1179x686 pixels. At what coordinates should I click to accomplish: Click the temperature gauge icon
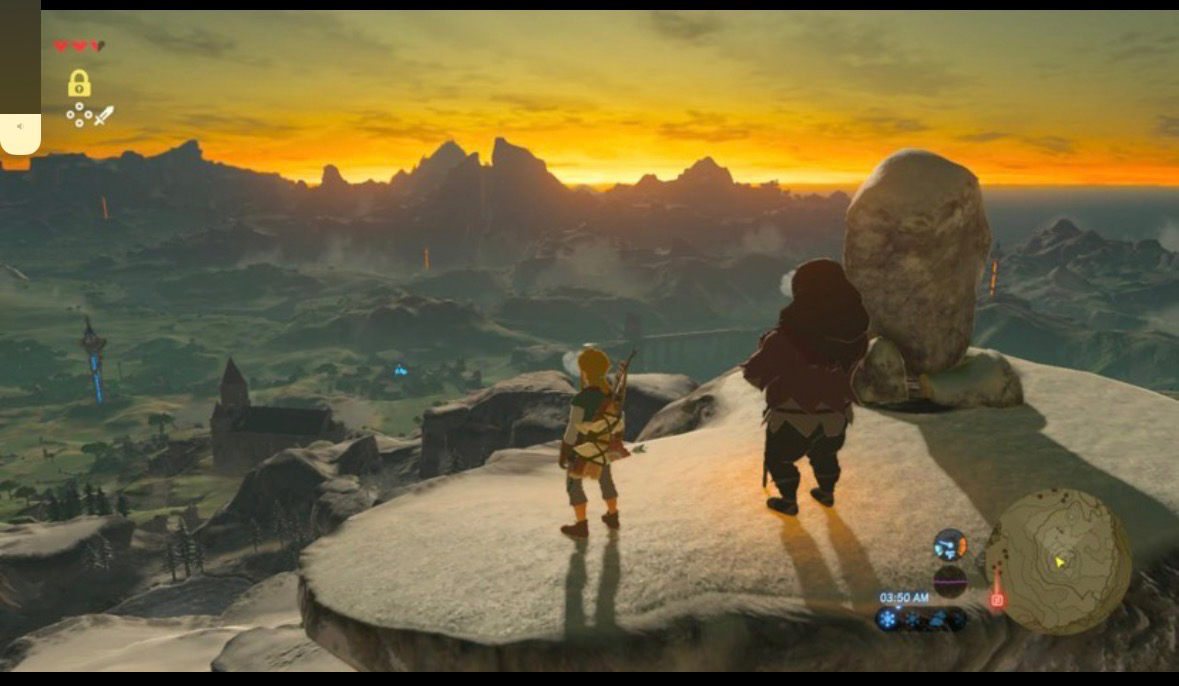(x=949, y=545)
